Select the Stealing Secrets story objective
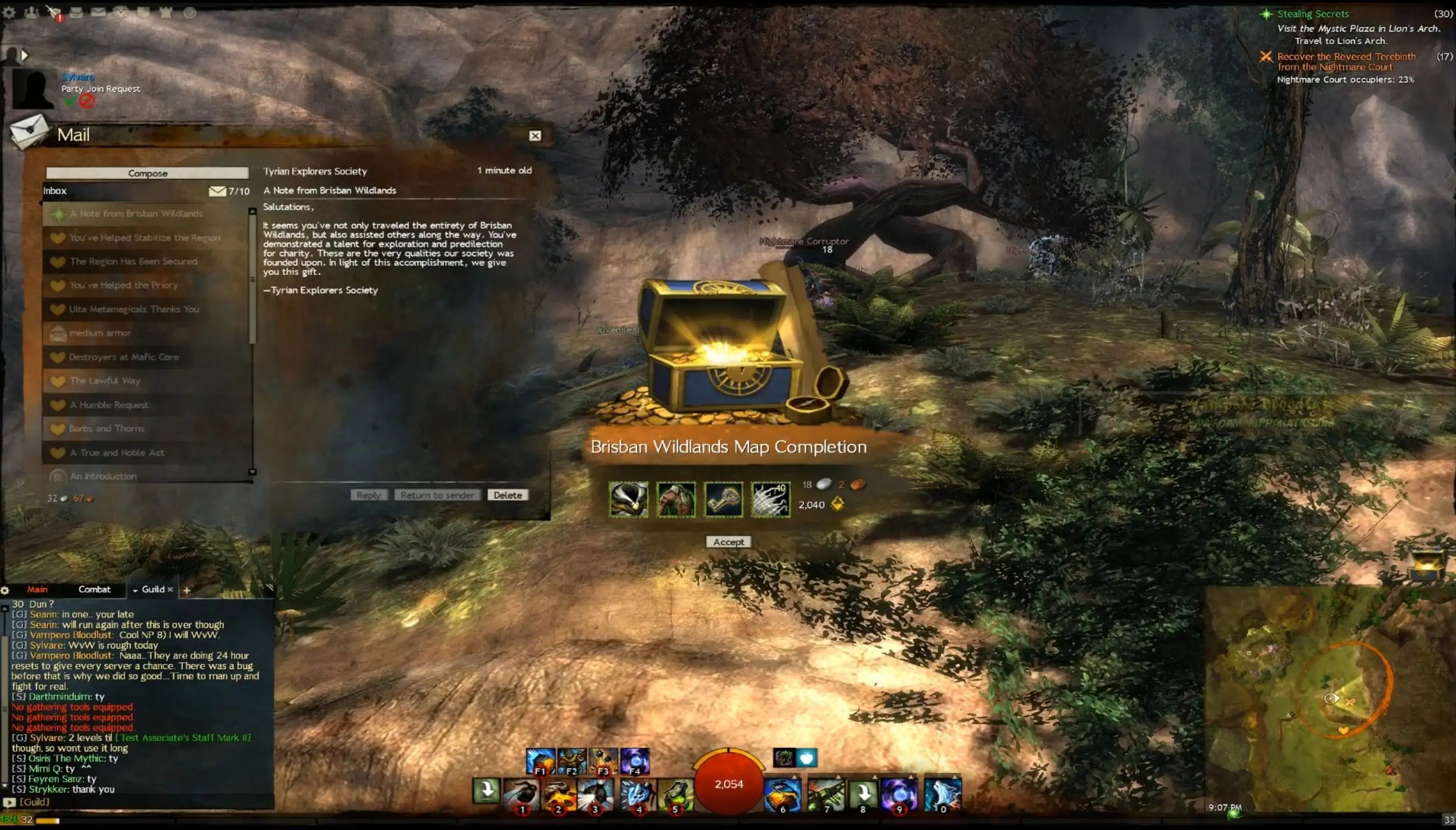This screenshot has width=1456, height=830. click(1313, 14)
